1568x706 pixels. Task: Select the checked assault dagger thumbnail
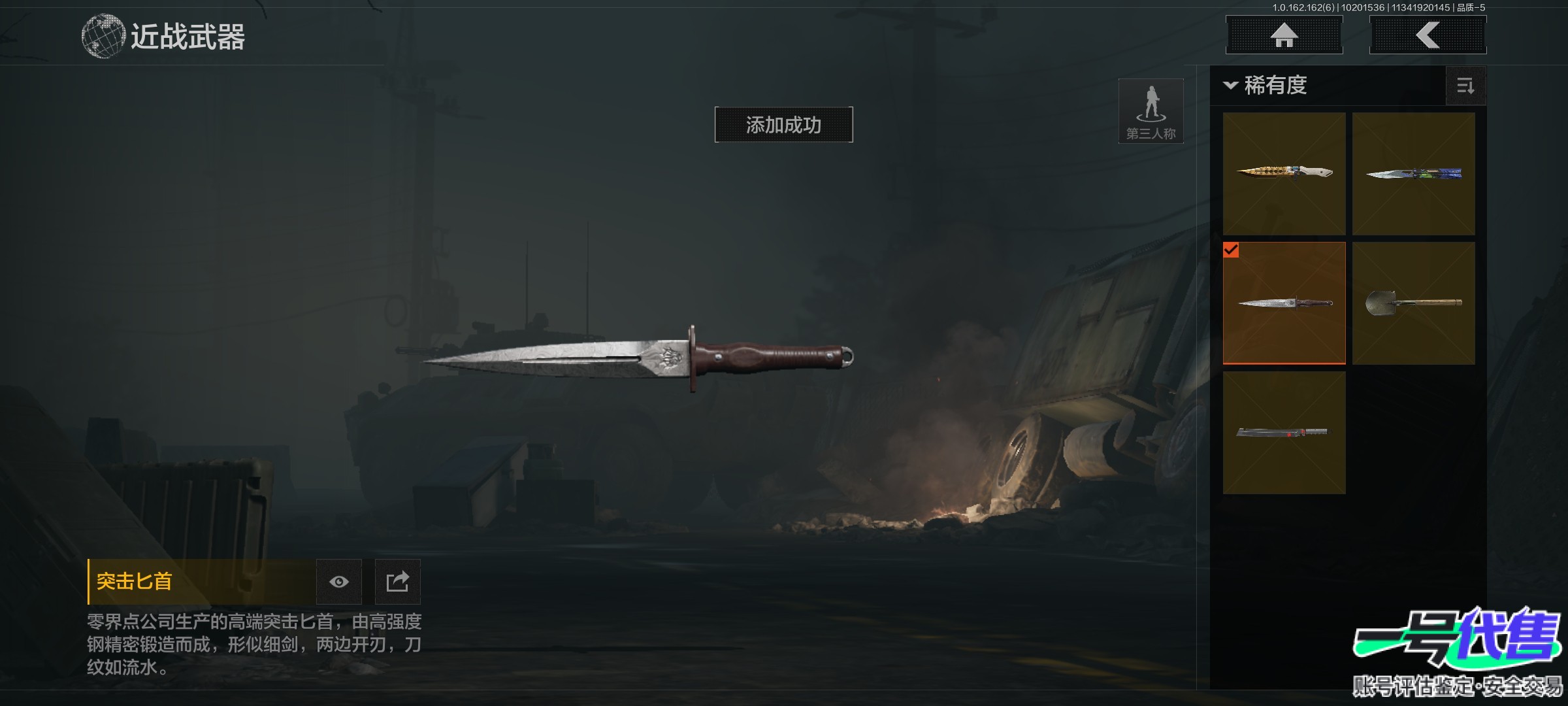click(x=1284, y=303)
